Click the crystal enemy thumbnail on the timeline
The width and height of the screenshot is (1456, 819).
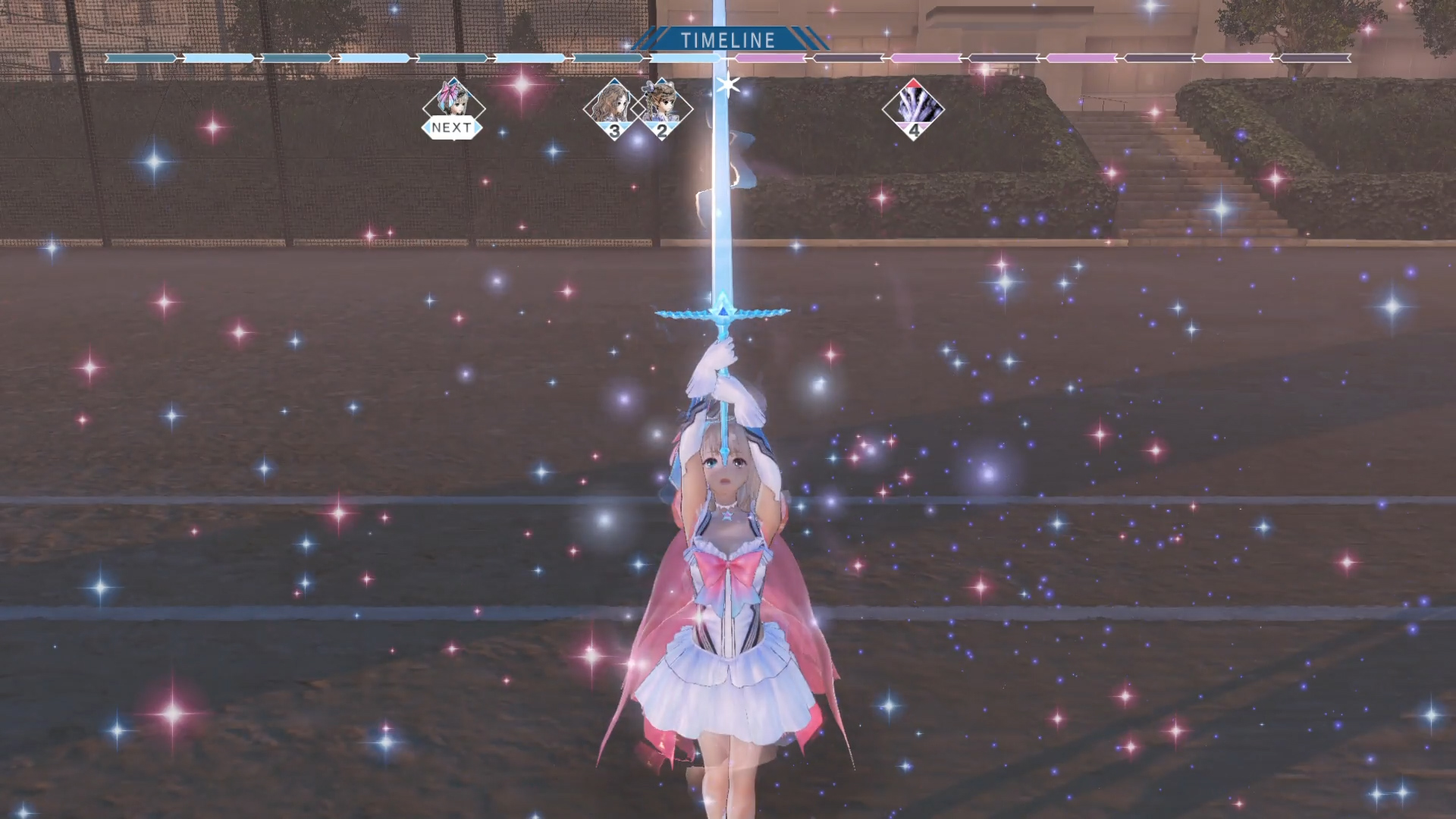pyautogui.click(x=915, y=106)
